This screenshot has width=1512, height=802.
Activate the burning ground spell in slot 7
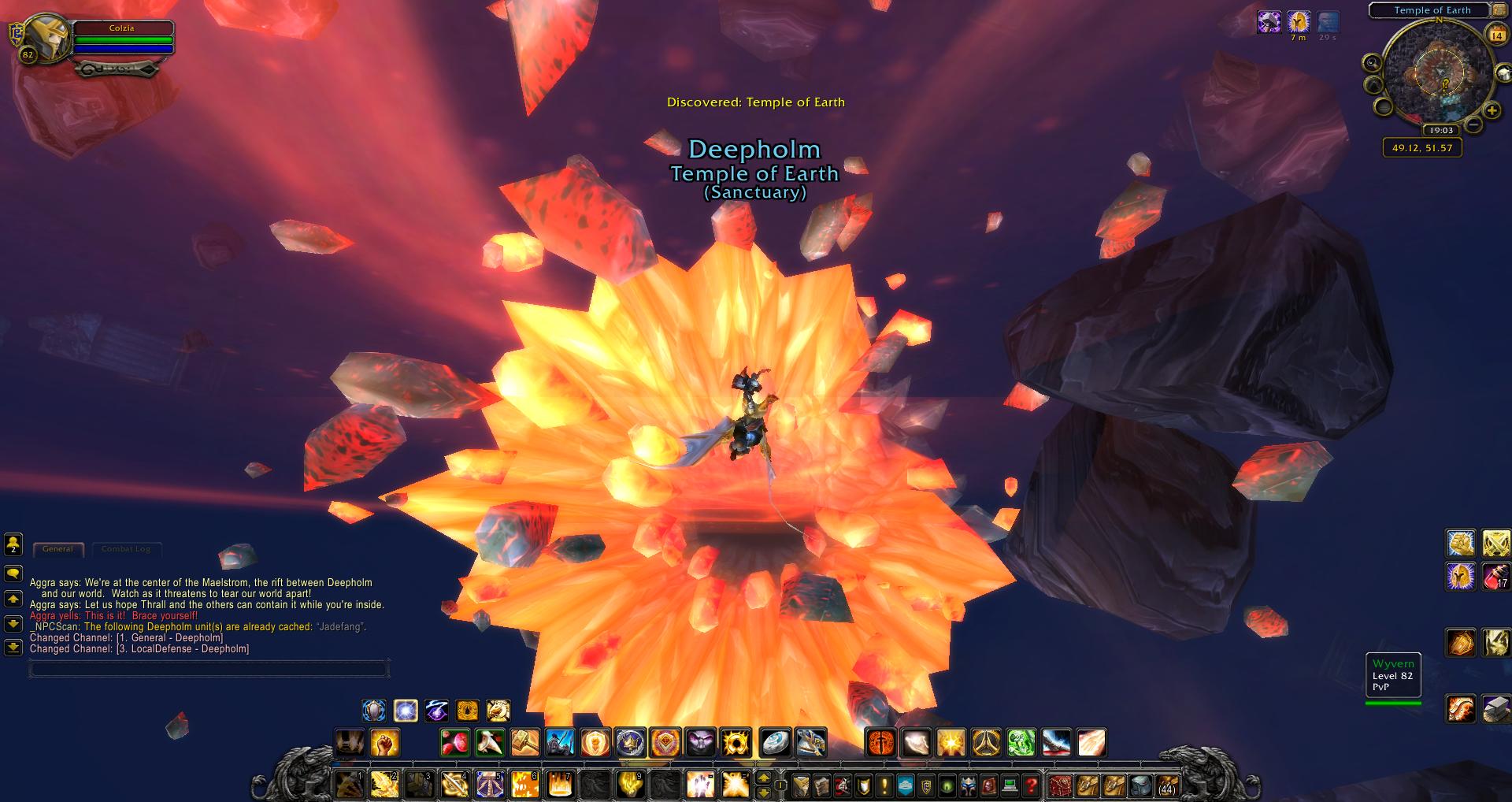pyautogui.click(x=559, y=785)
